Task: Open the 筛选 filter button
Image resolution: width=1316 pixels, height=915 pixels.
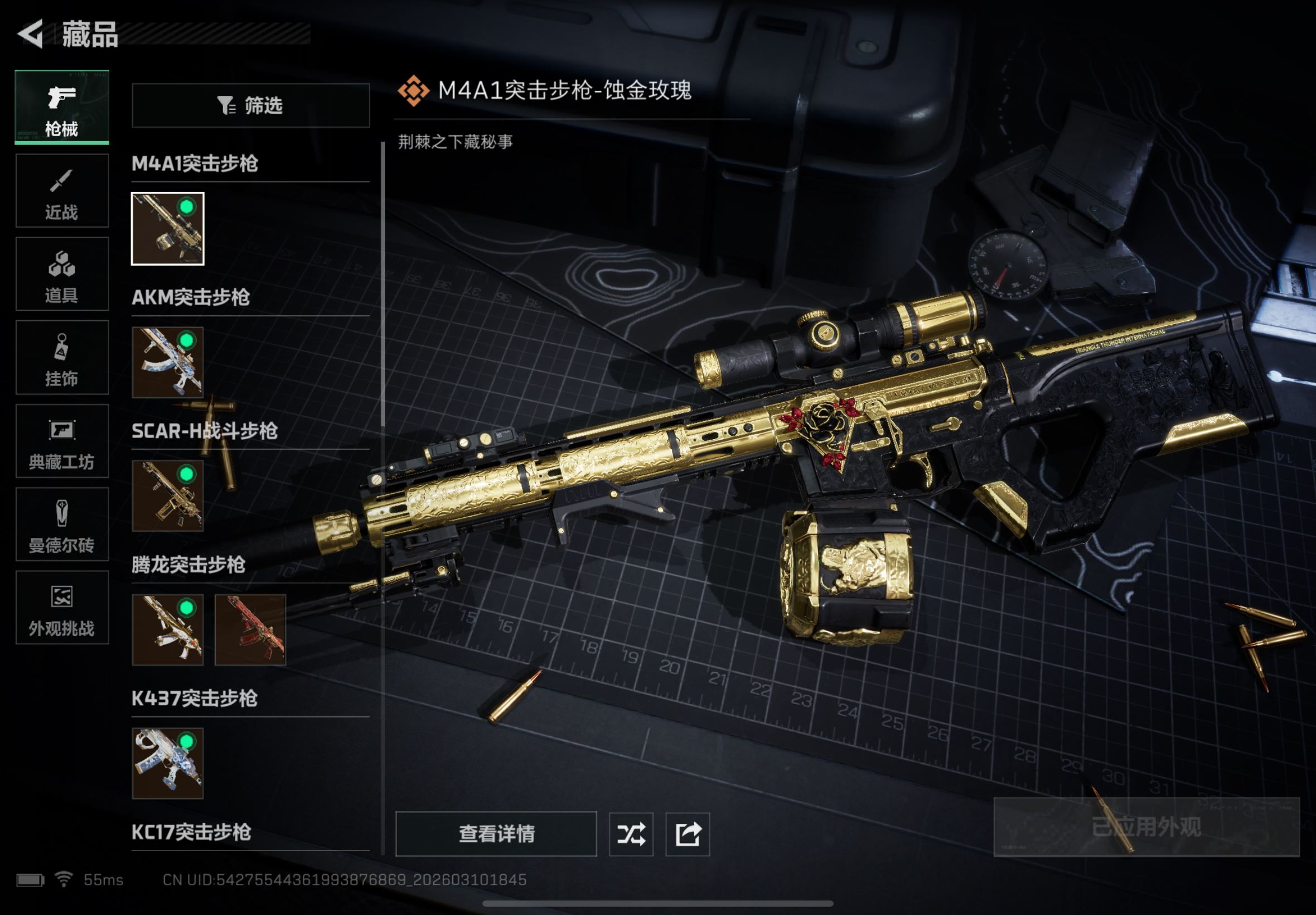Action: (x=250, y=105)
